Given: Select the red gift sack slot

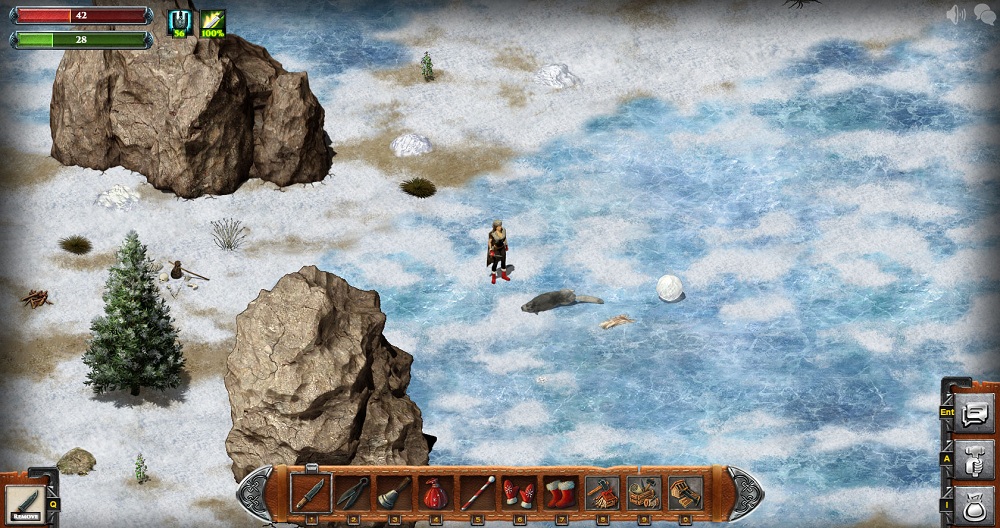Looking at the screenshot, I should [435, 492].
